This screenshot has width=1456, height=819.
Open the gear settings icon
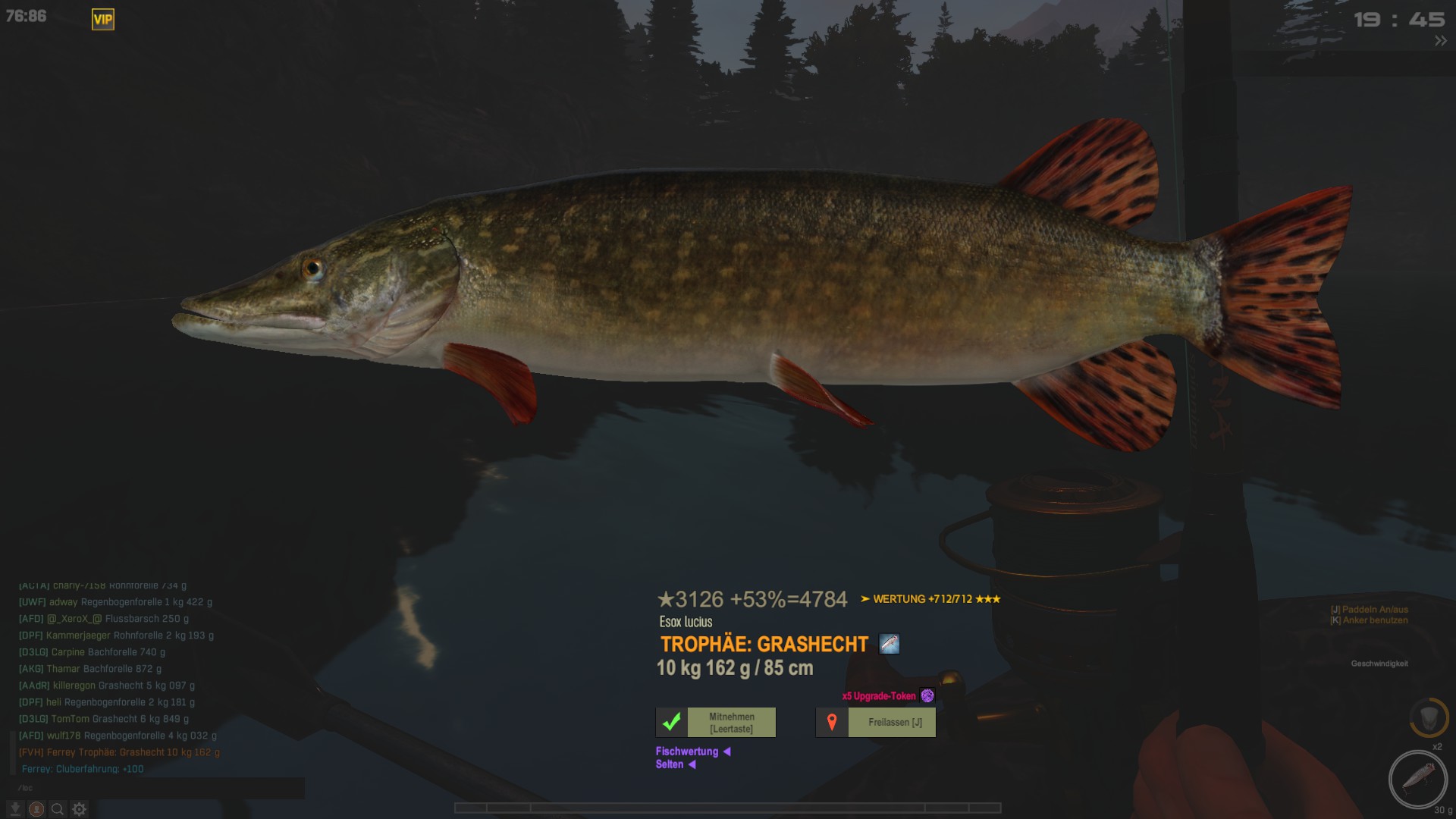[x=80, y=809]
